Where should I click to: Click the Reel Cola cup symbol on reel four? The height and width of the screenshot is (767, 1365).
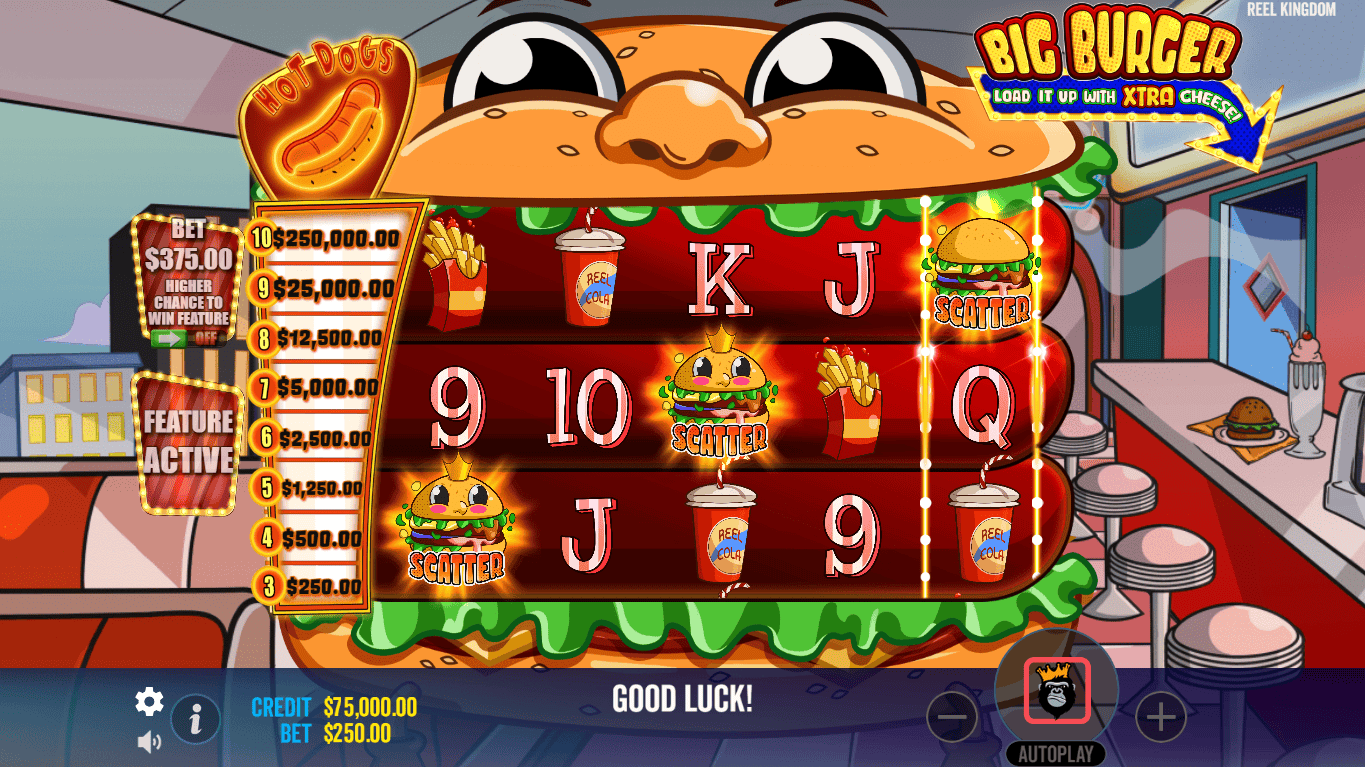click(x=980, y=530)
